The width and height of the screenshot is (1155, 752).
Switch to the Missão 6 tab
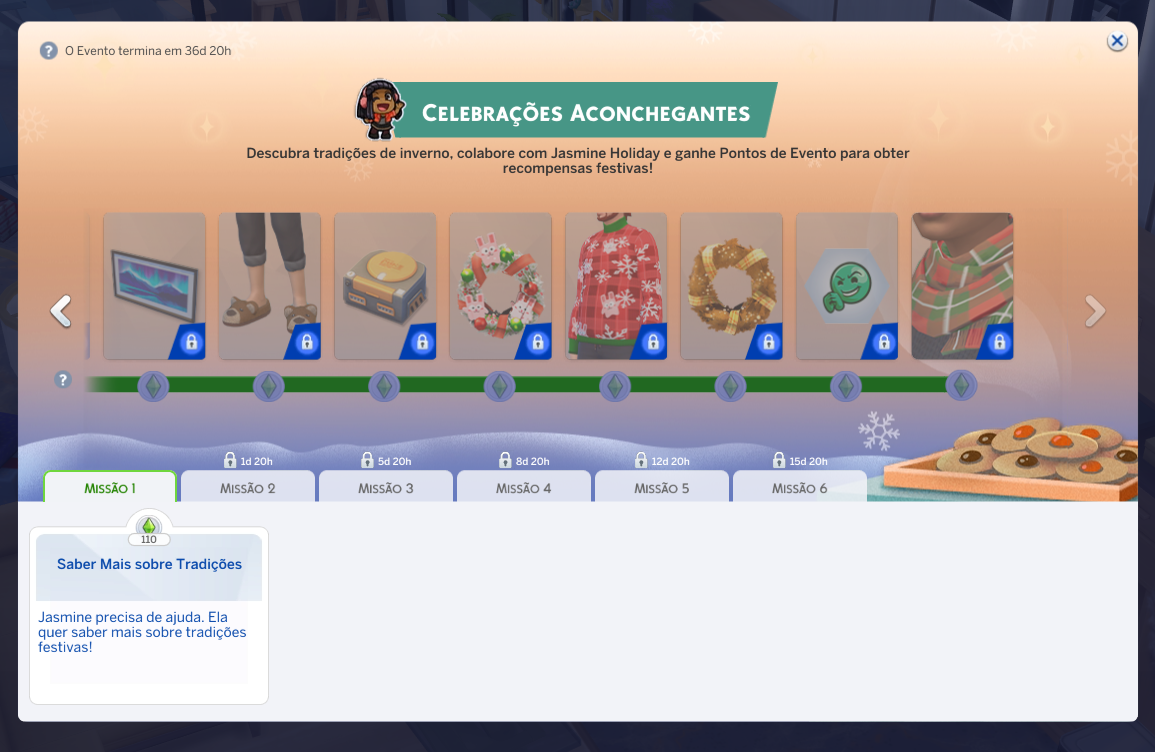(x=800, y=488)
